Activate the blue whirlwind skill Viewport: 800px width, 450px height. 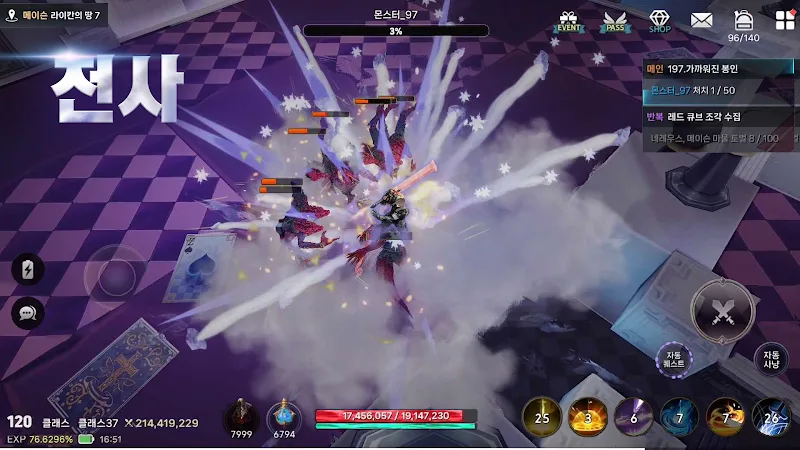point(679,416)
